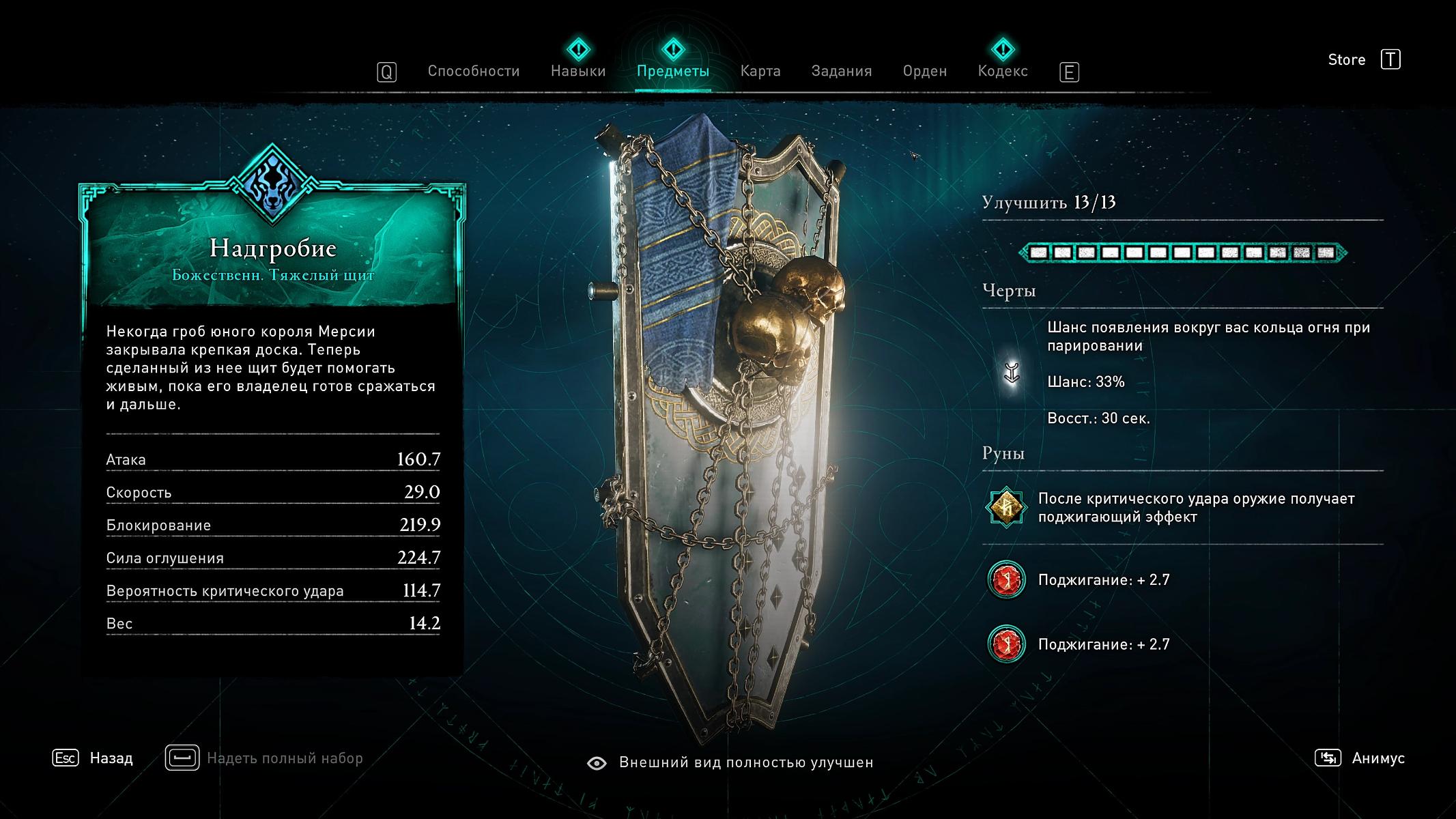Go to the Задания tab

point(841,71)
